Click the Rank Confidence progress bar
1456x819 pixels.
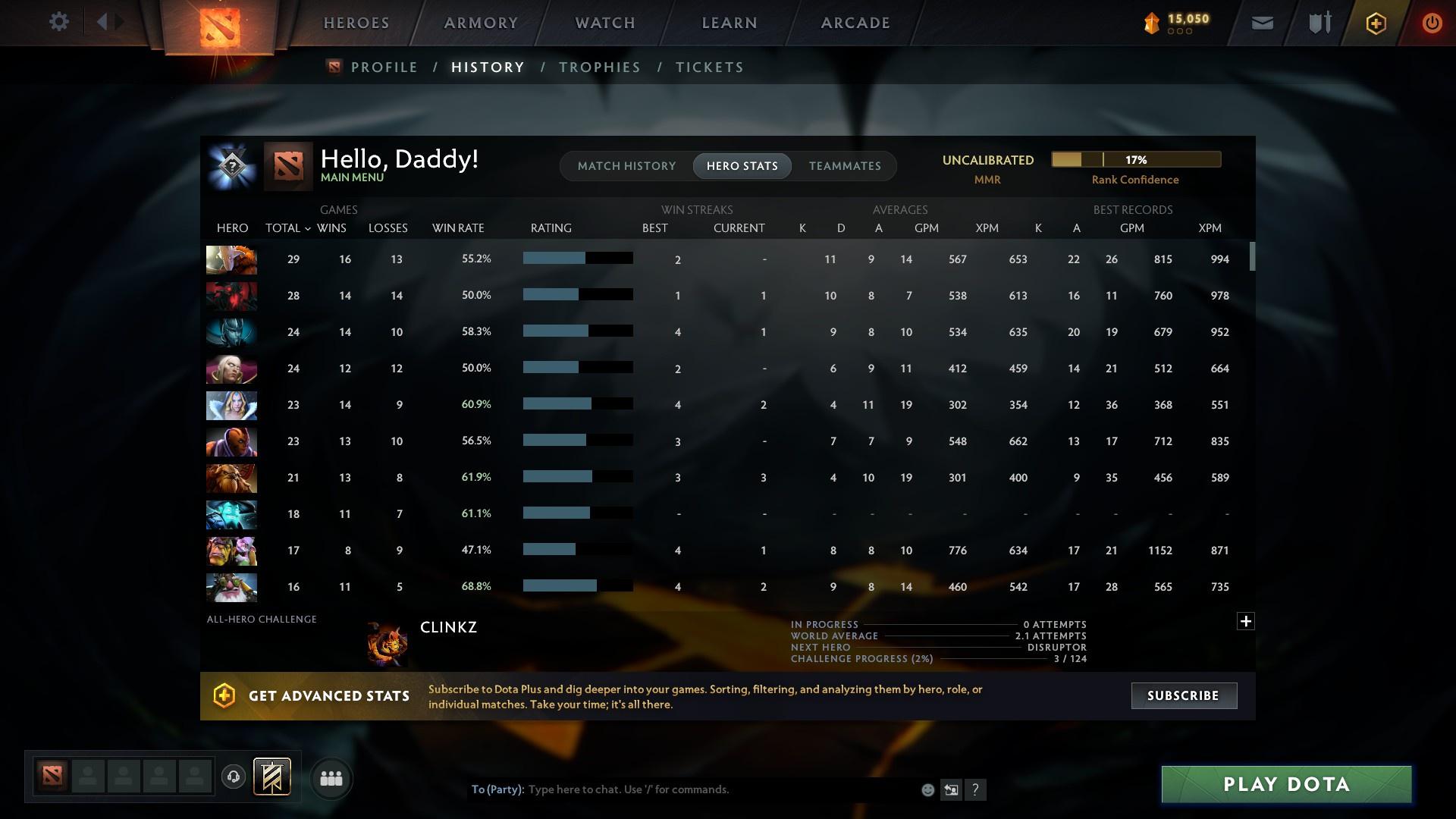click(x=1135, y=159)
